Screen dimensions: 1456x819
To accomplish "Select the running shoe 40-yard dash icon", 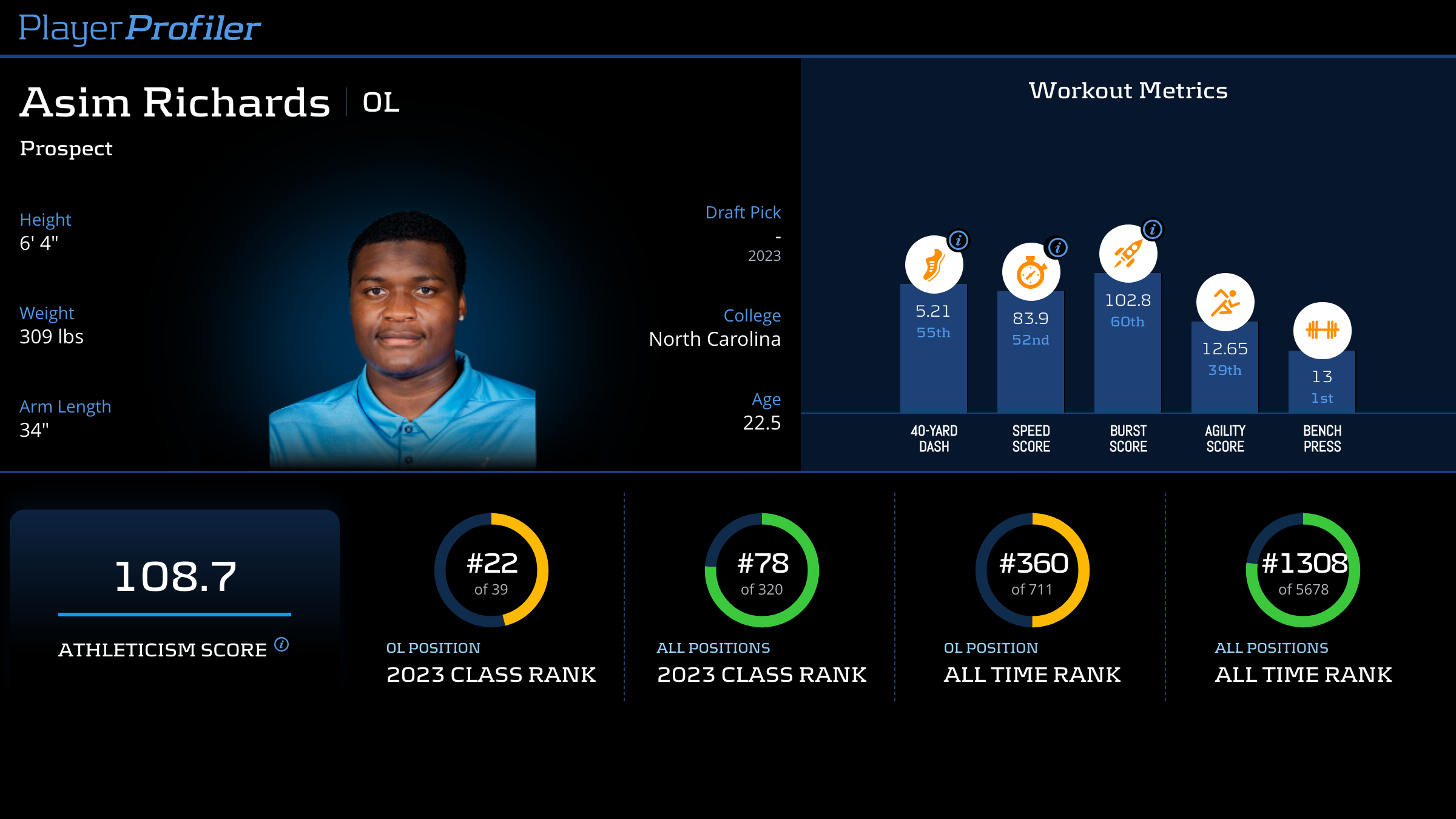I will [934, 265].
